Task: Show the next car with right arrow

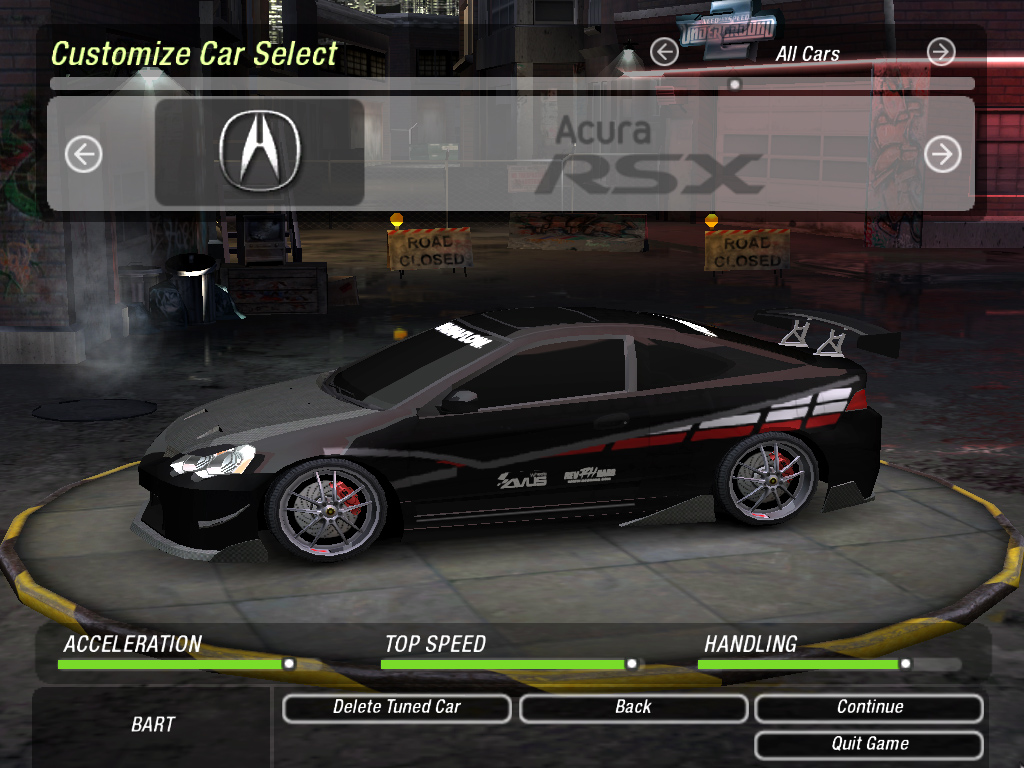Action: (x=942, y=154)
